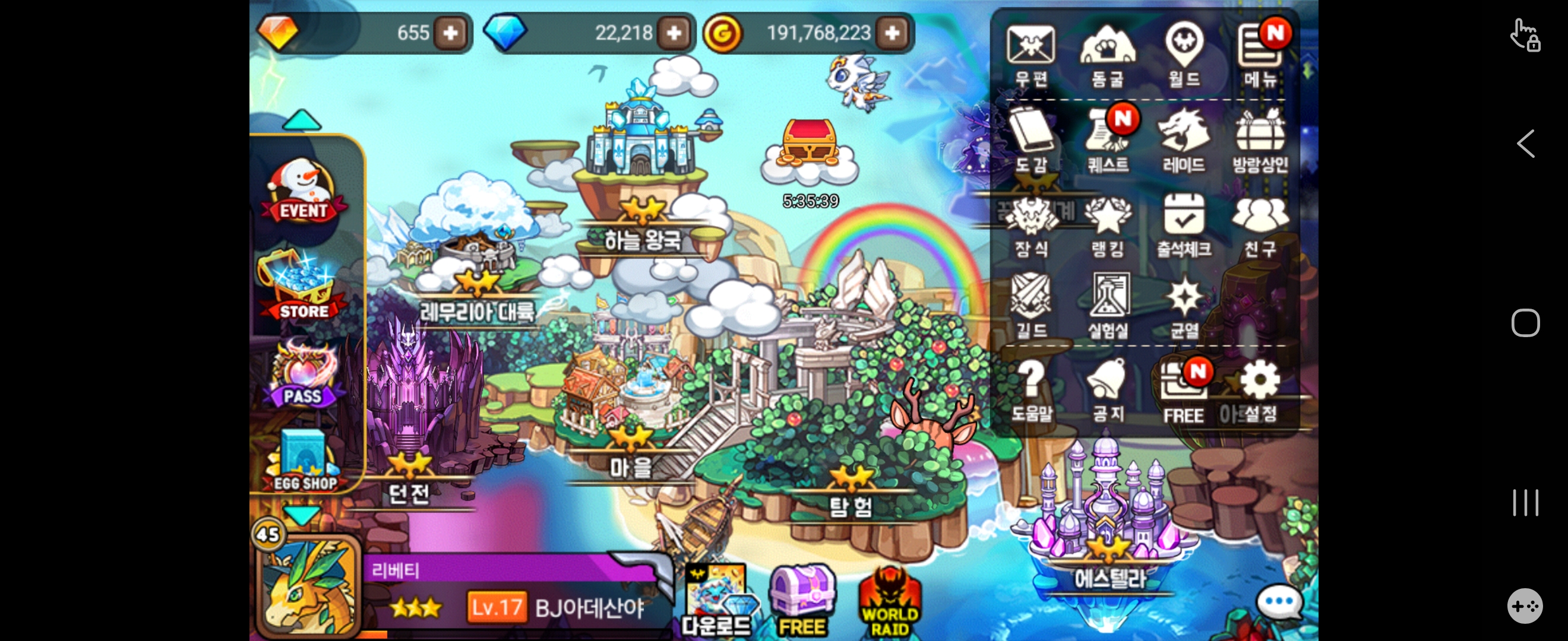The height and width of the screenshot is (641, 1568).
Task: Open the 랭킹 ranking icon
Action: 1107,225
